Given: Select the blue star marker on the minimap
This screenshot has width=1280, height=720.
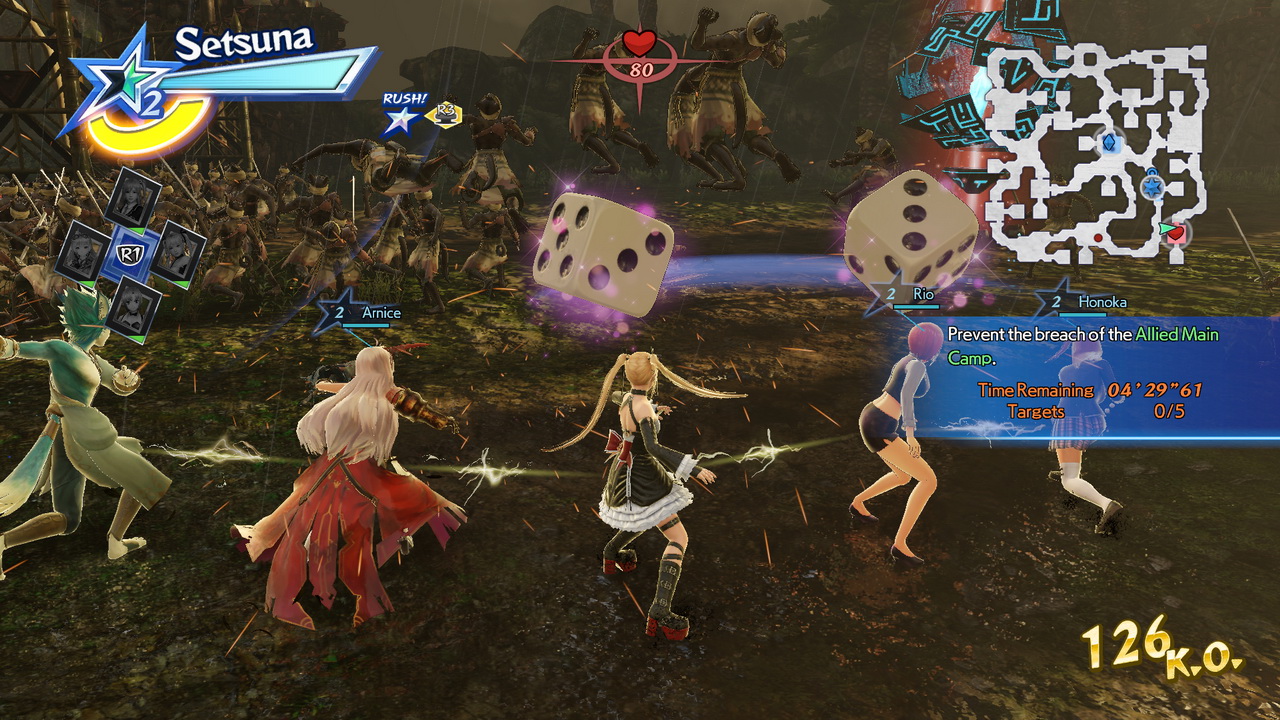Looking at the screenshot, I should pos(1151,187).
